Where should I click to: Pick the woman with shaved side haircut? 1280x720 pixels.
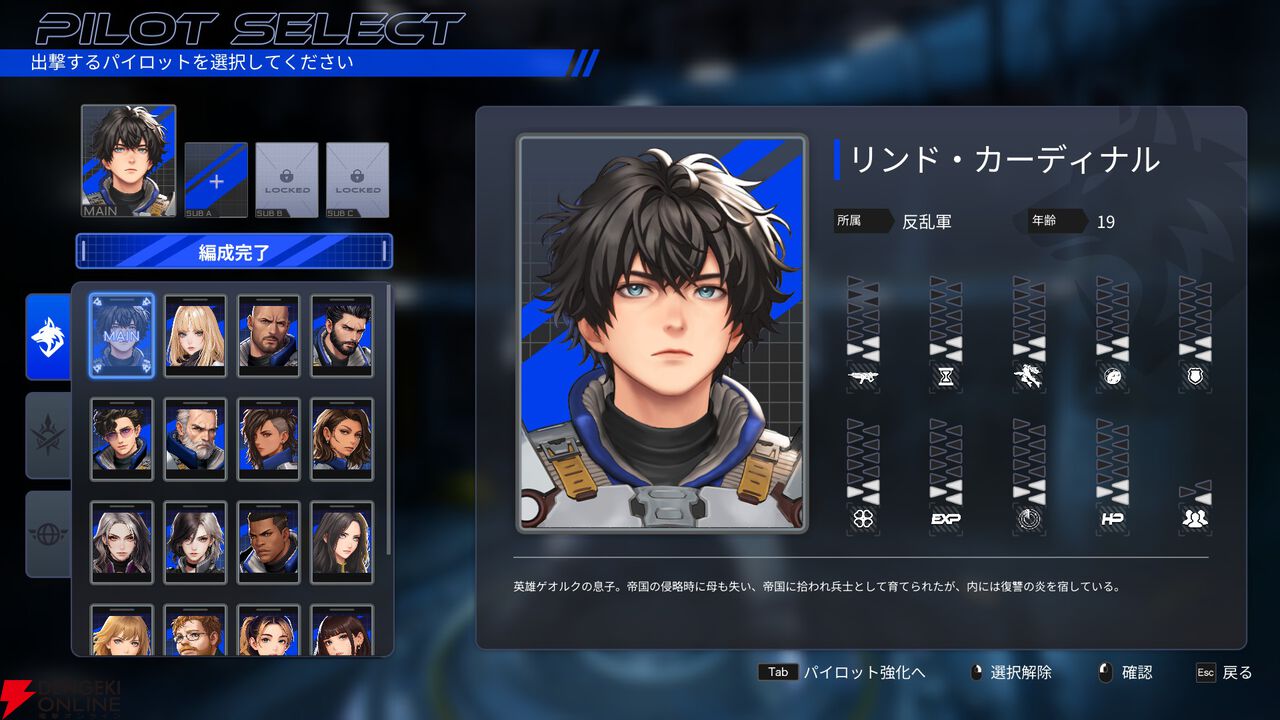pyautogui.click(x=268, y=439)
